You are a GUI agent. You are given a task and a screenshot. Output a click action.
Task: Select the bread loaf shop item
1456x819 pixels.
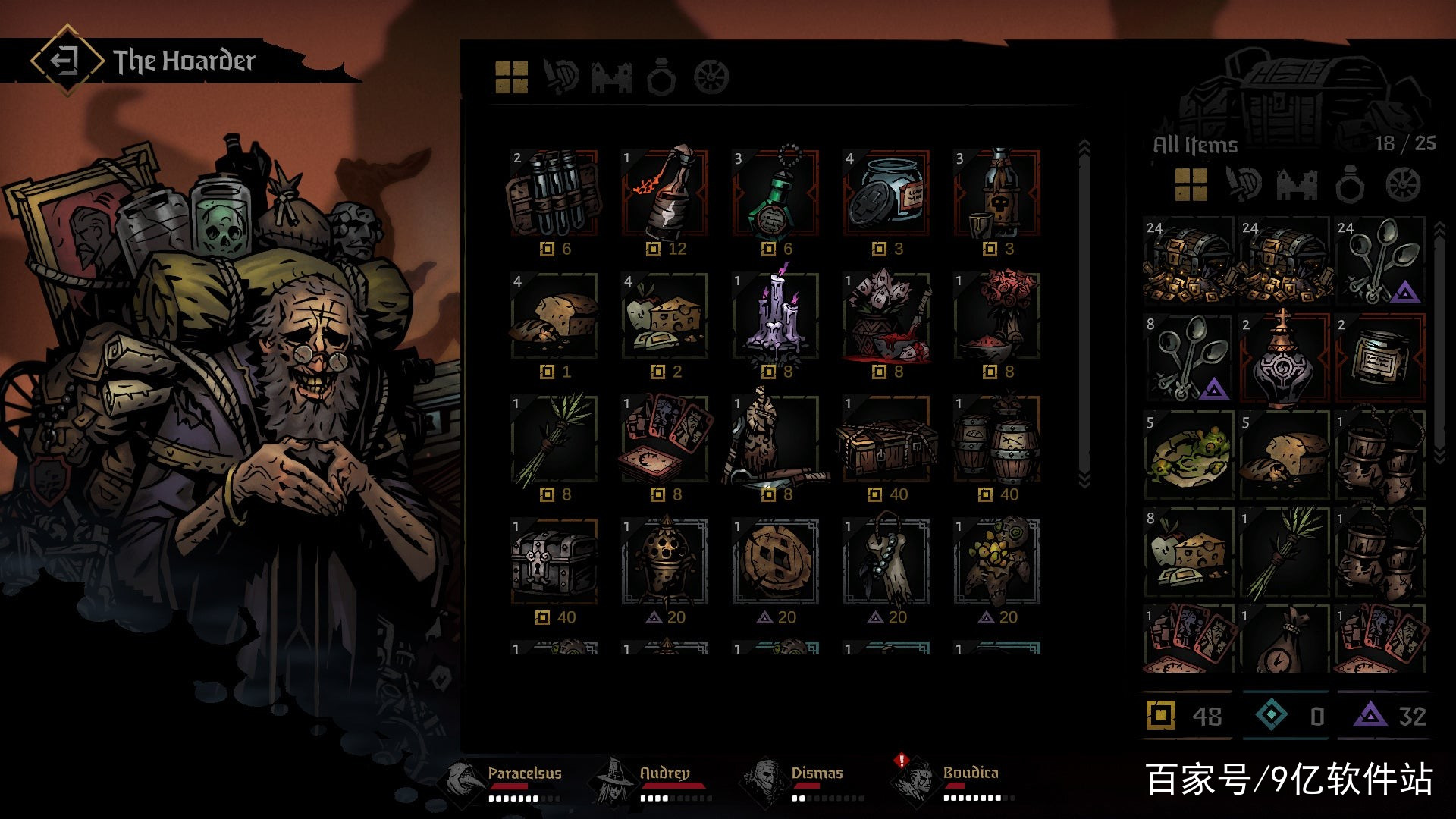tap(554, 317)
